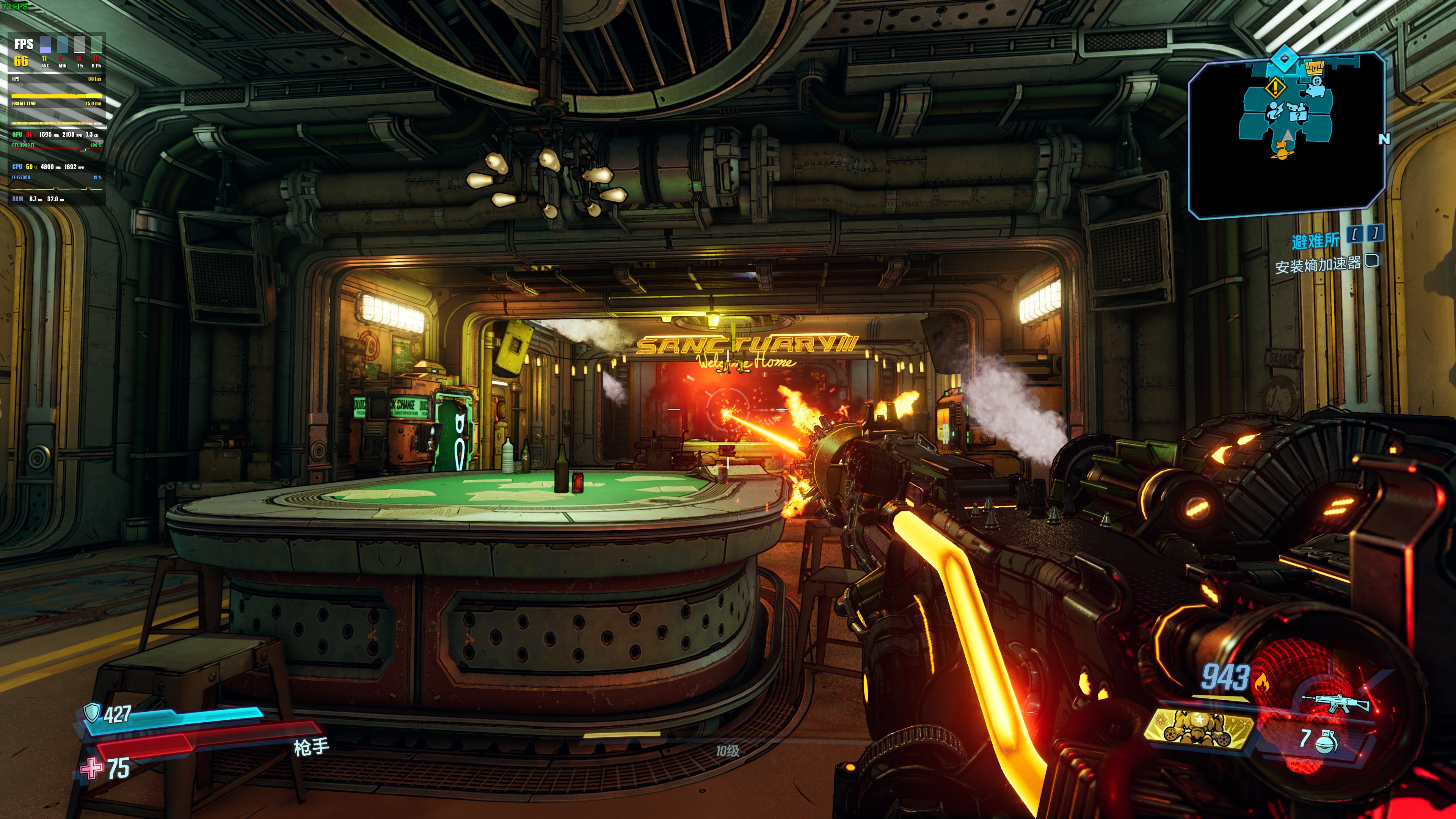This screenshot has width=1456, height=819.
Task: Select the blue diamond waypoint atop minimap
Action: 1284,58
